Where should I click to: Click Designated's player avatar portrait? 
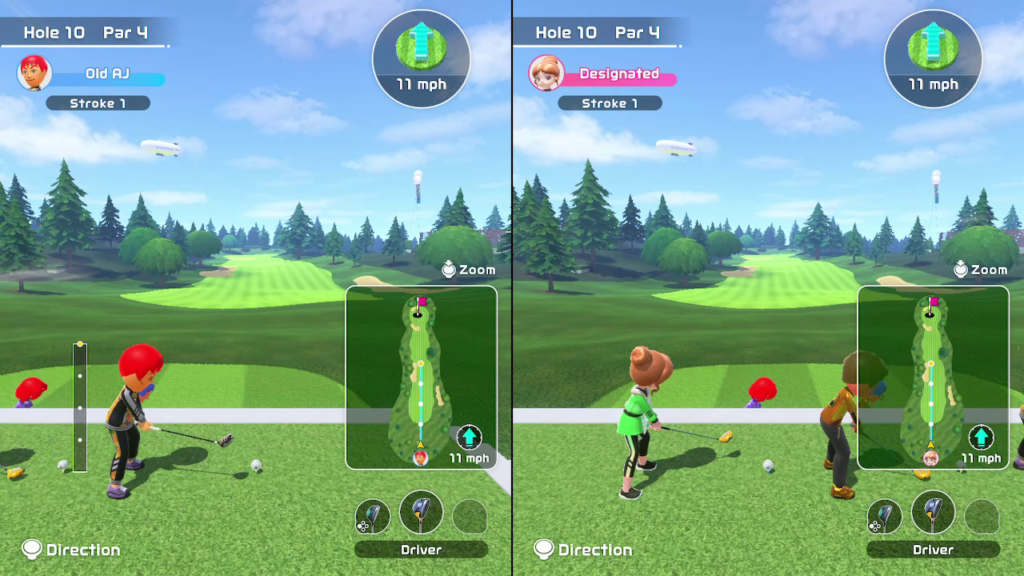tap(546, 73)
